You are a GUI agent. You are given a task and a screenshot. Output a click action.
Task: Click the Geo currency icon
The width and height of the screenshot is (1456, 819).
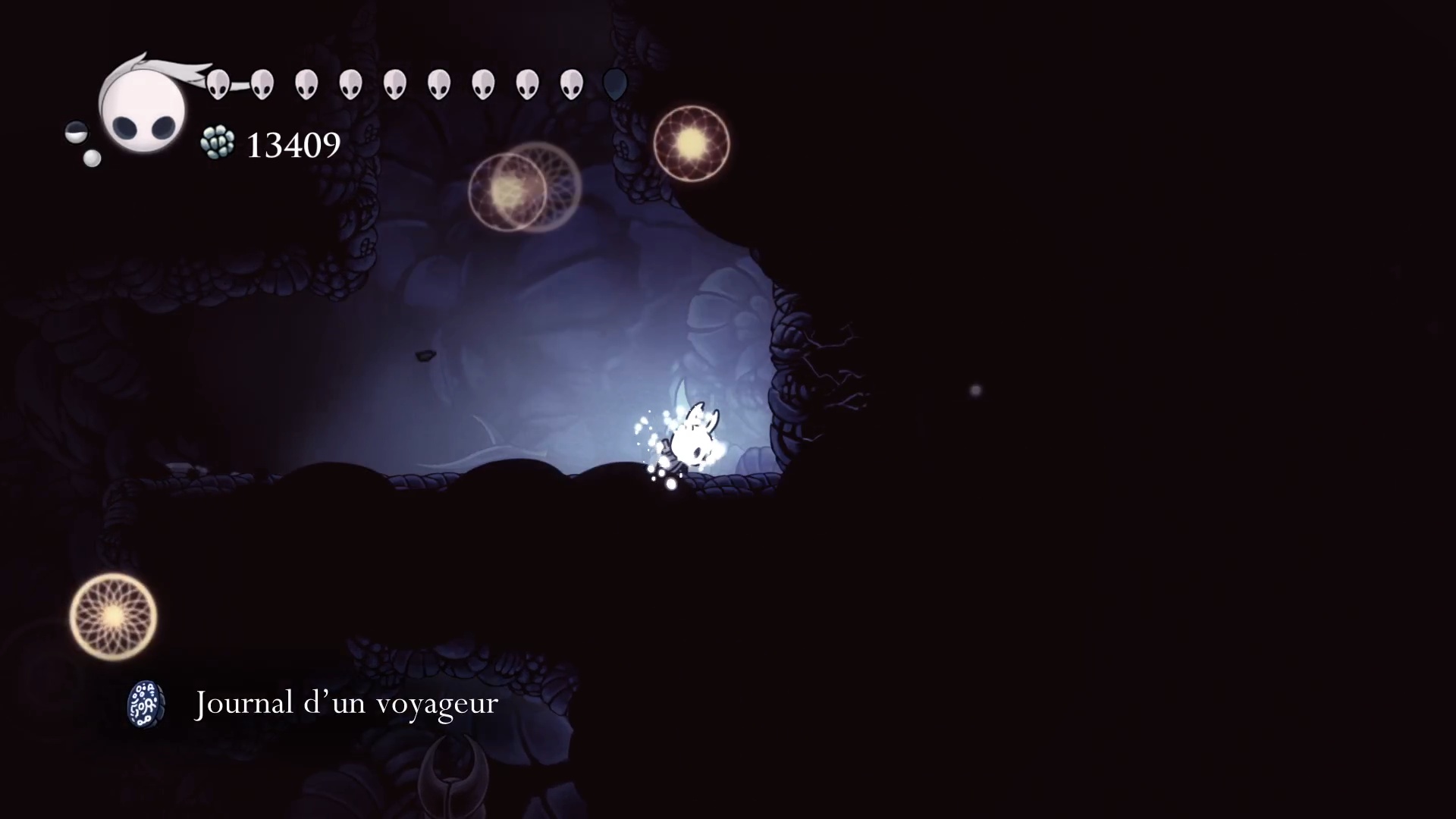click(218, 143)
